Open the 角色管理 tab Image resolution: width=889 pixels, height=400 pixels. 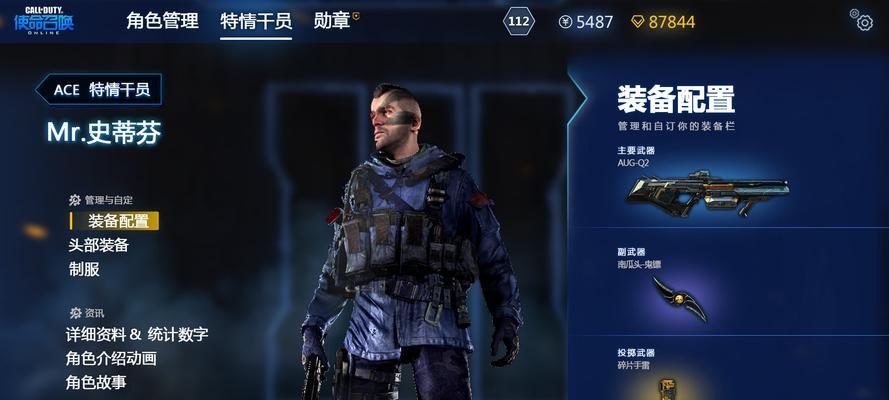162,21
